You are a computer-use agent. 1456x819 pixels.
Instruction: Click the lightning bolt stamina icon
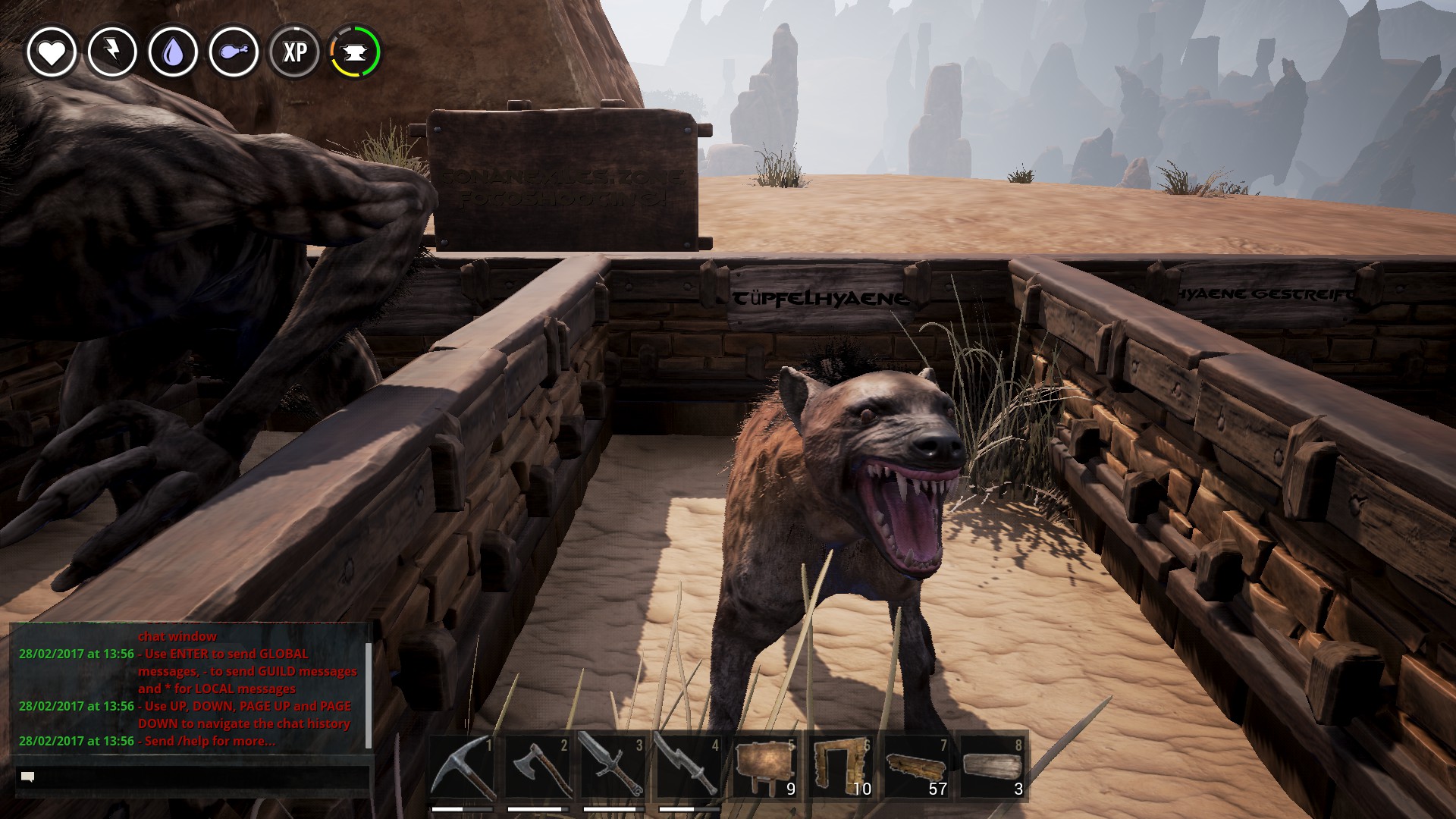point(112,52)
